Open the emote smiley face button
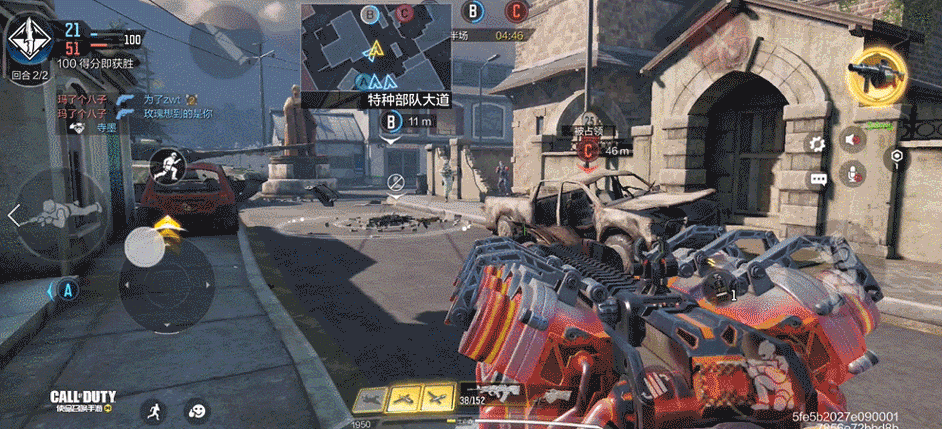The width and height of the screenshot is (942, 429). [197, 409]
